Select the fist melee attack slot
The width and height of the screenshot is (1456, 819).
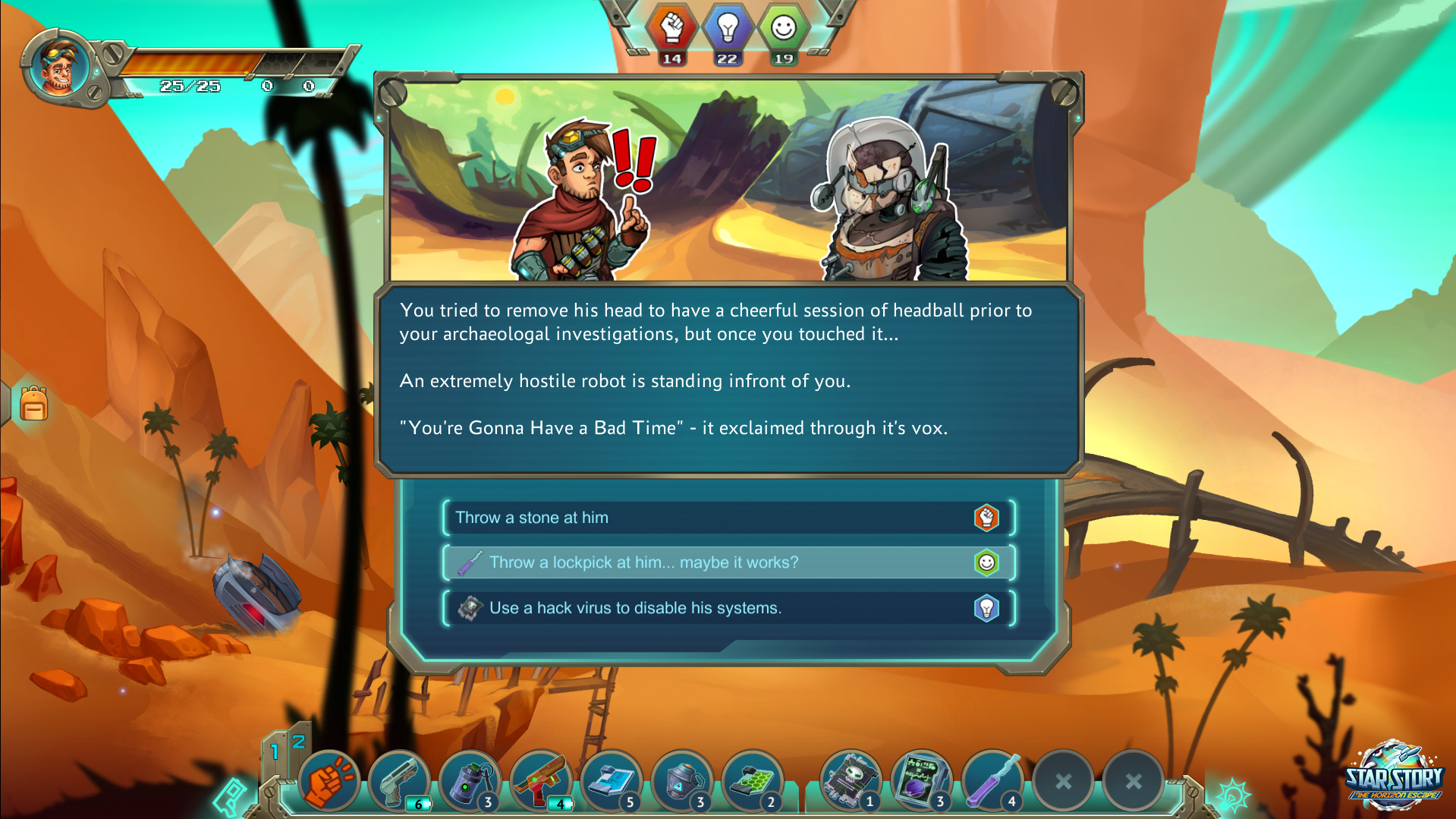[329, 781]
